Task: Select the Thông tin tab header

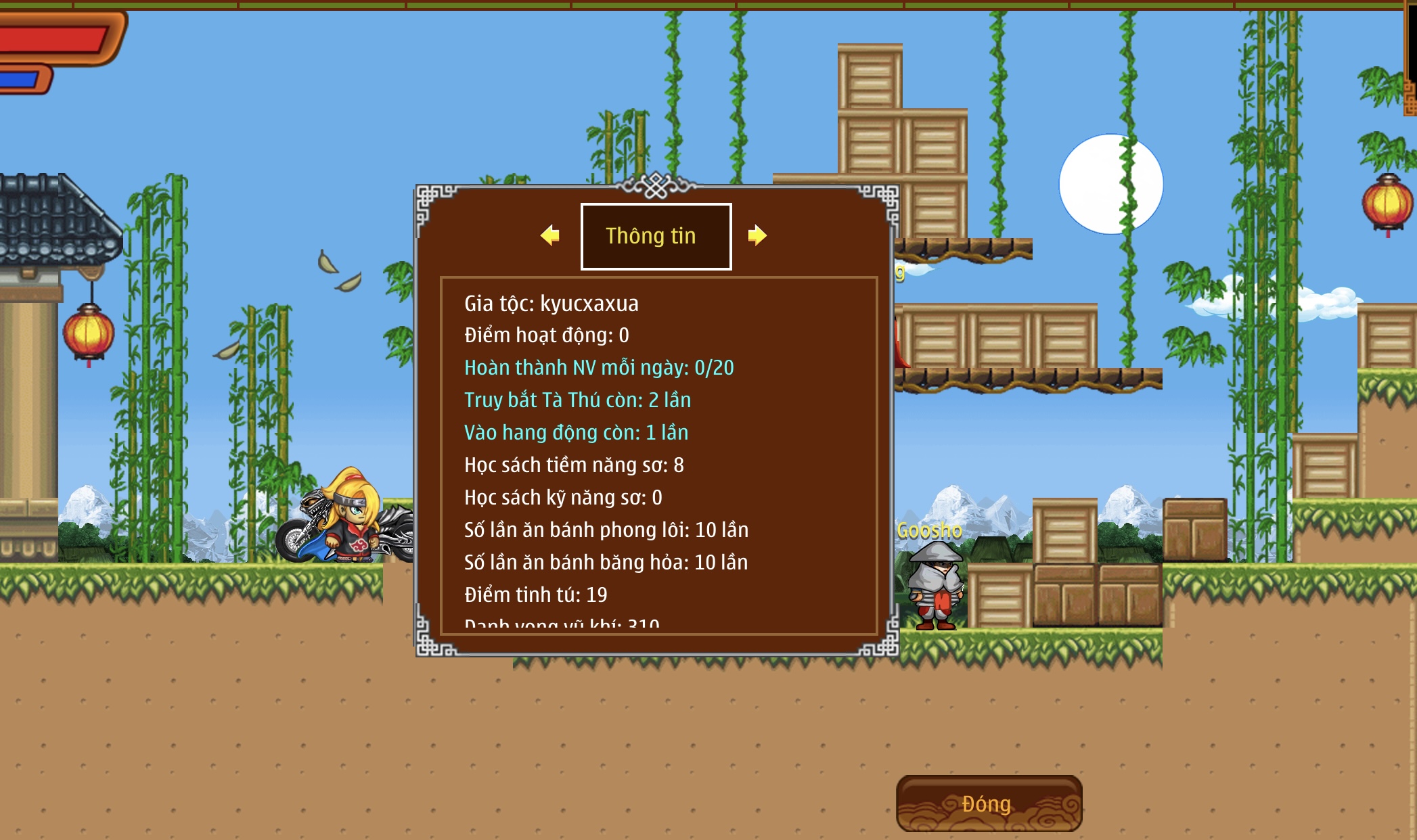Action: coord(656,236)
